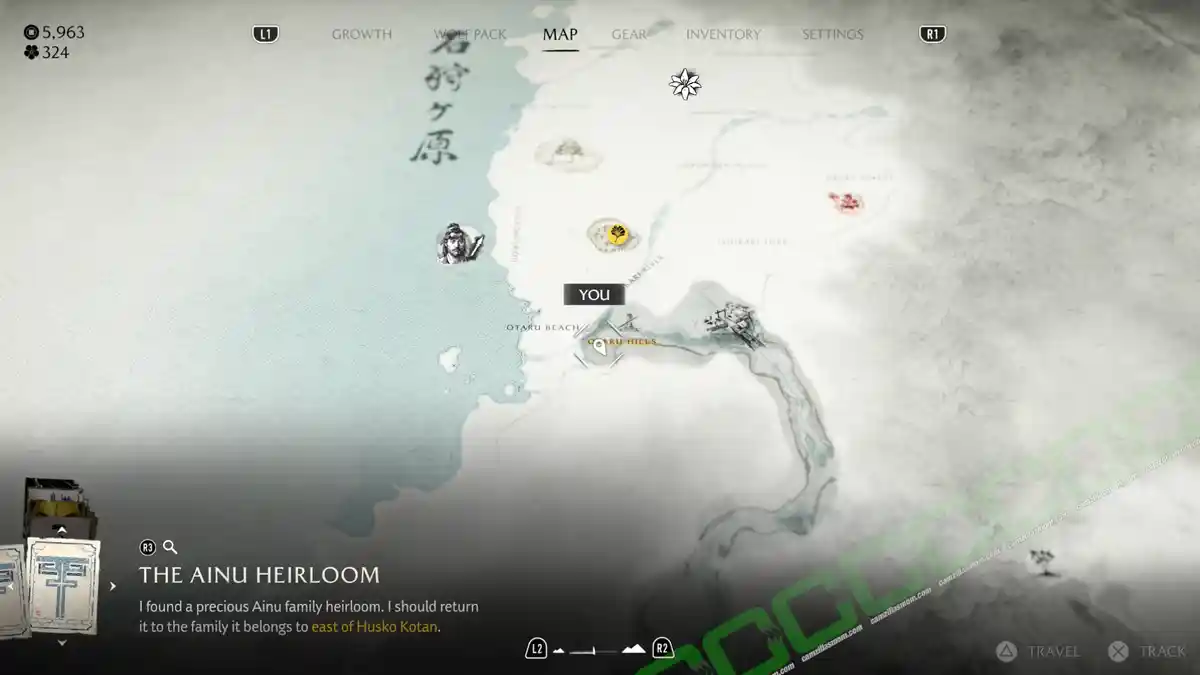1200x675 pixels.
Task: Click the warrior portrait map marker
Action: (459, 243)
